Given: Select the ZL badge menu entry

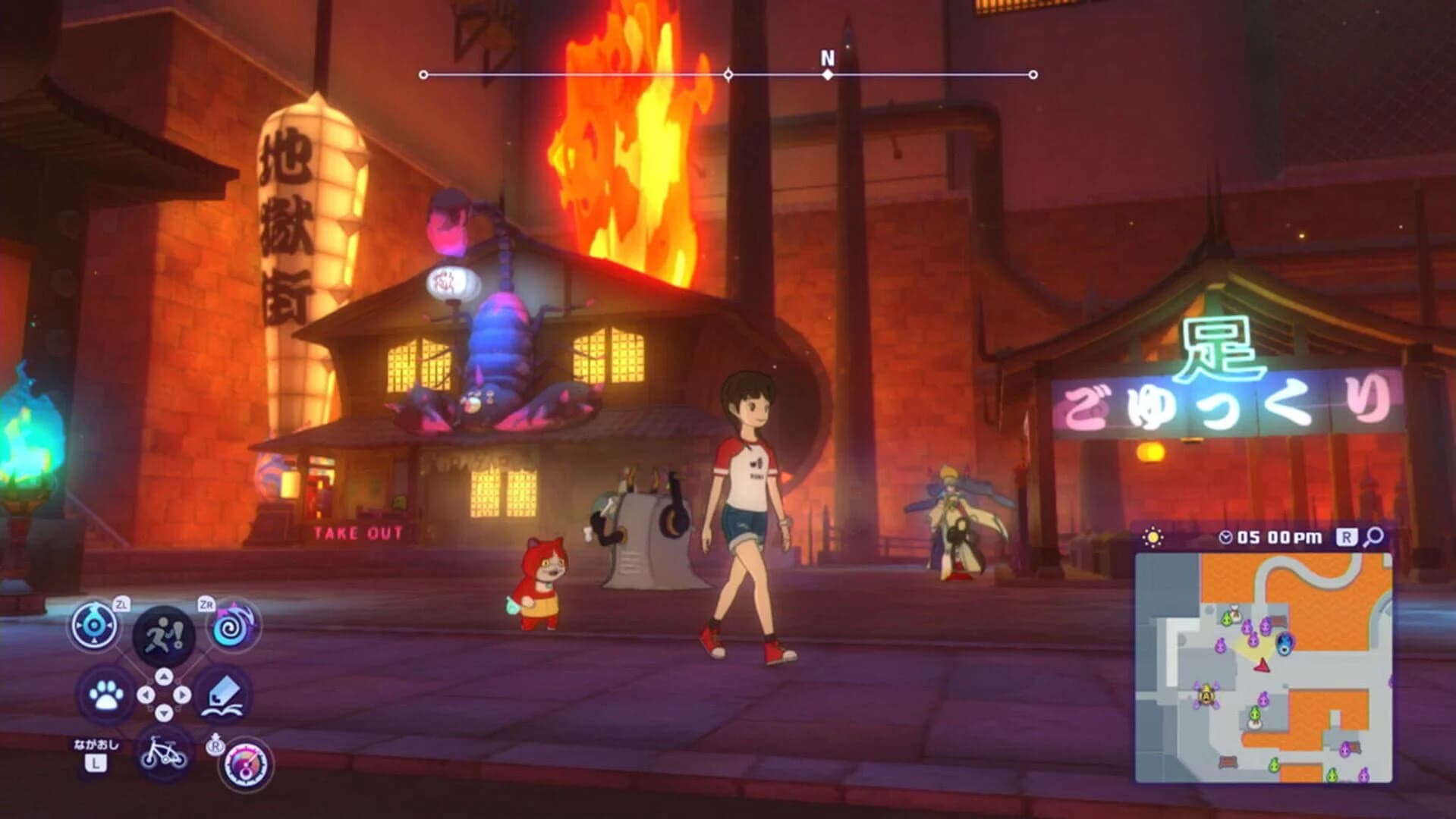Looking at the screenshot, I should (x=124, y=605).
